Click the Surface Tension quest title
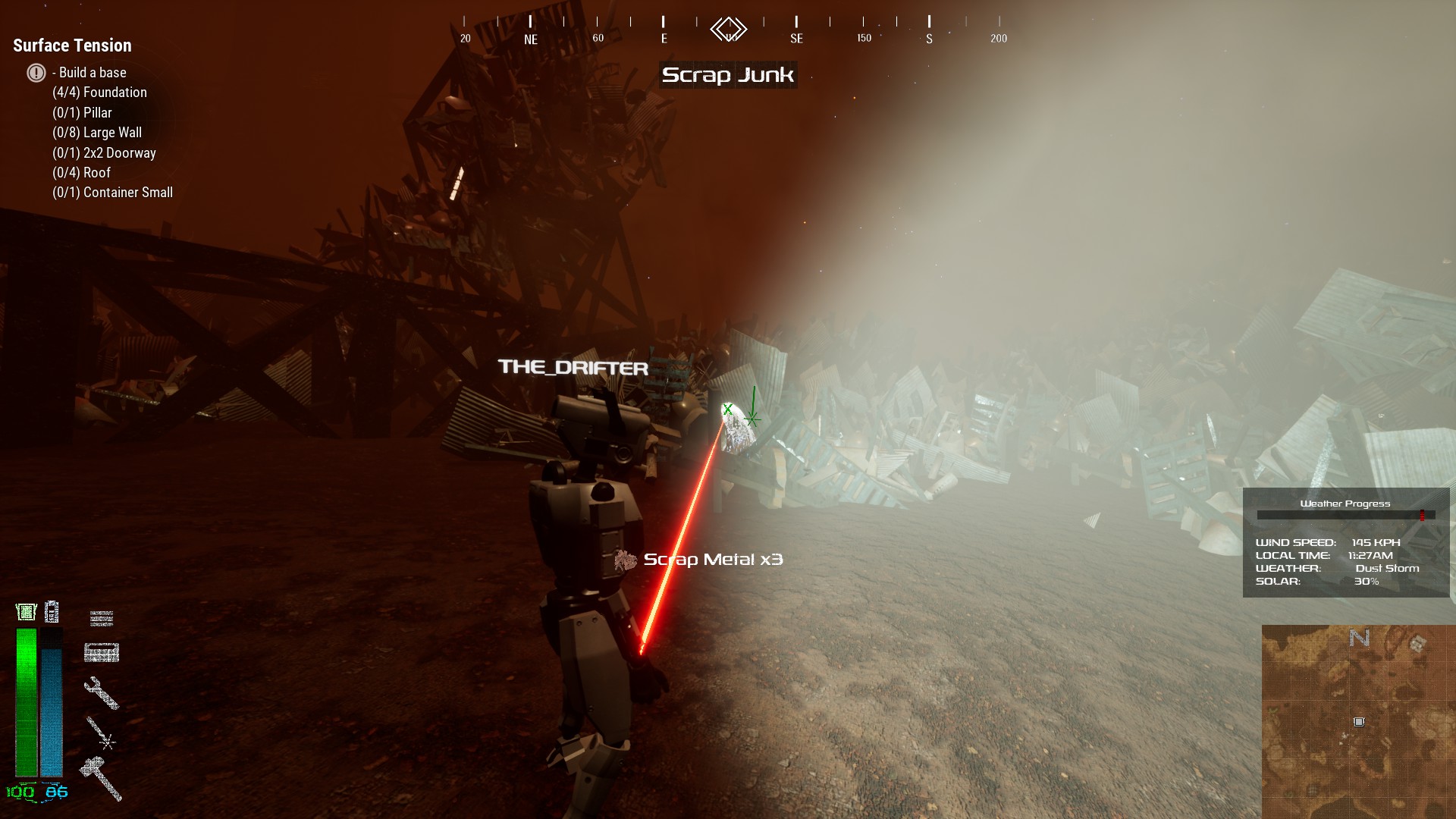Image resolution: width=1456 pixels, height=819 pixels. 72,45
